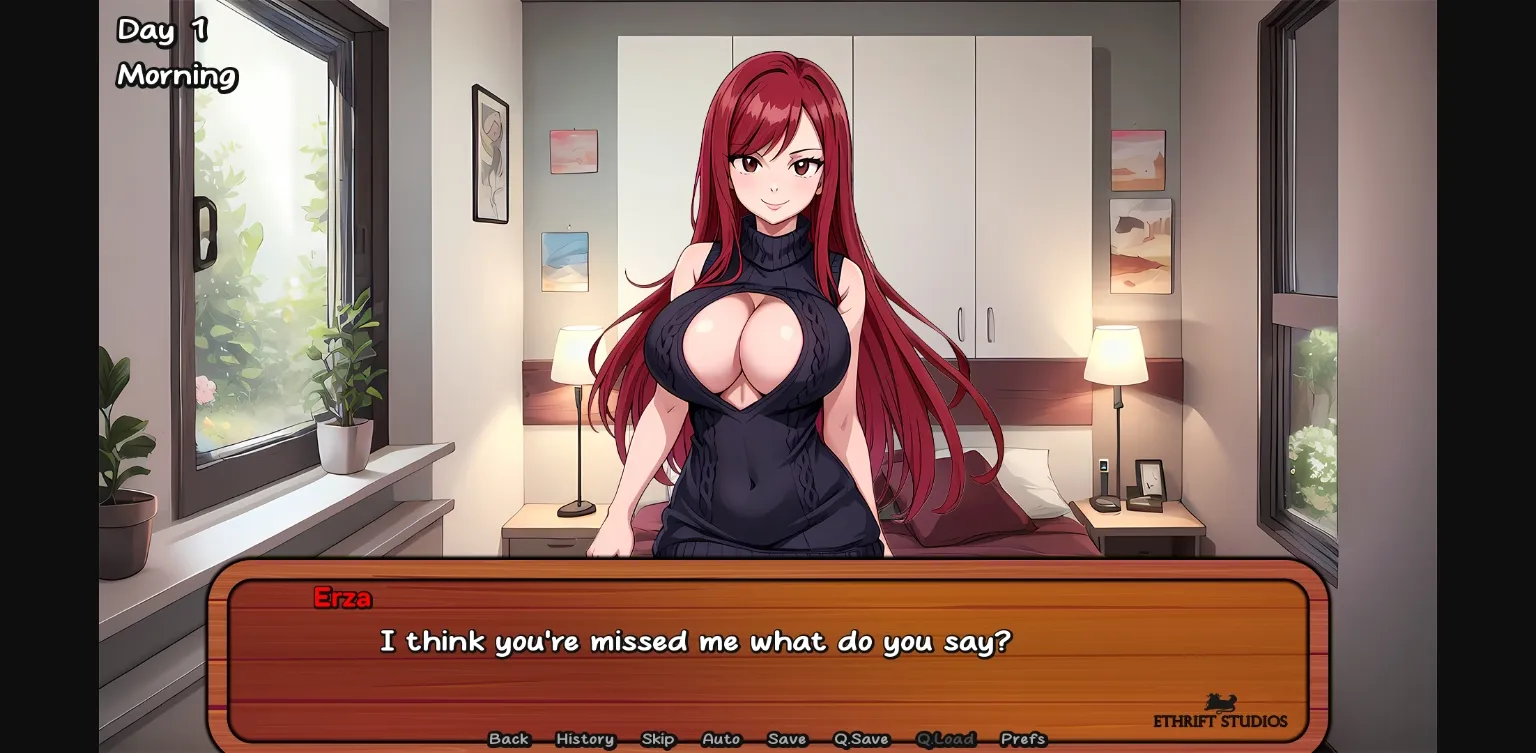
Task: Open the Save screen
Action: click(787, 739)
